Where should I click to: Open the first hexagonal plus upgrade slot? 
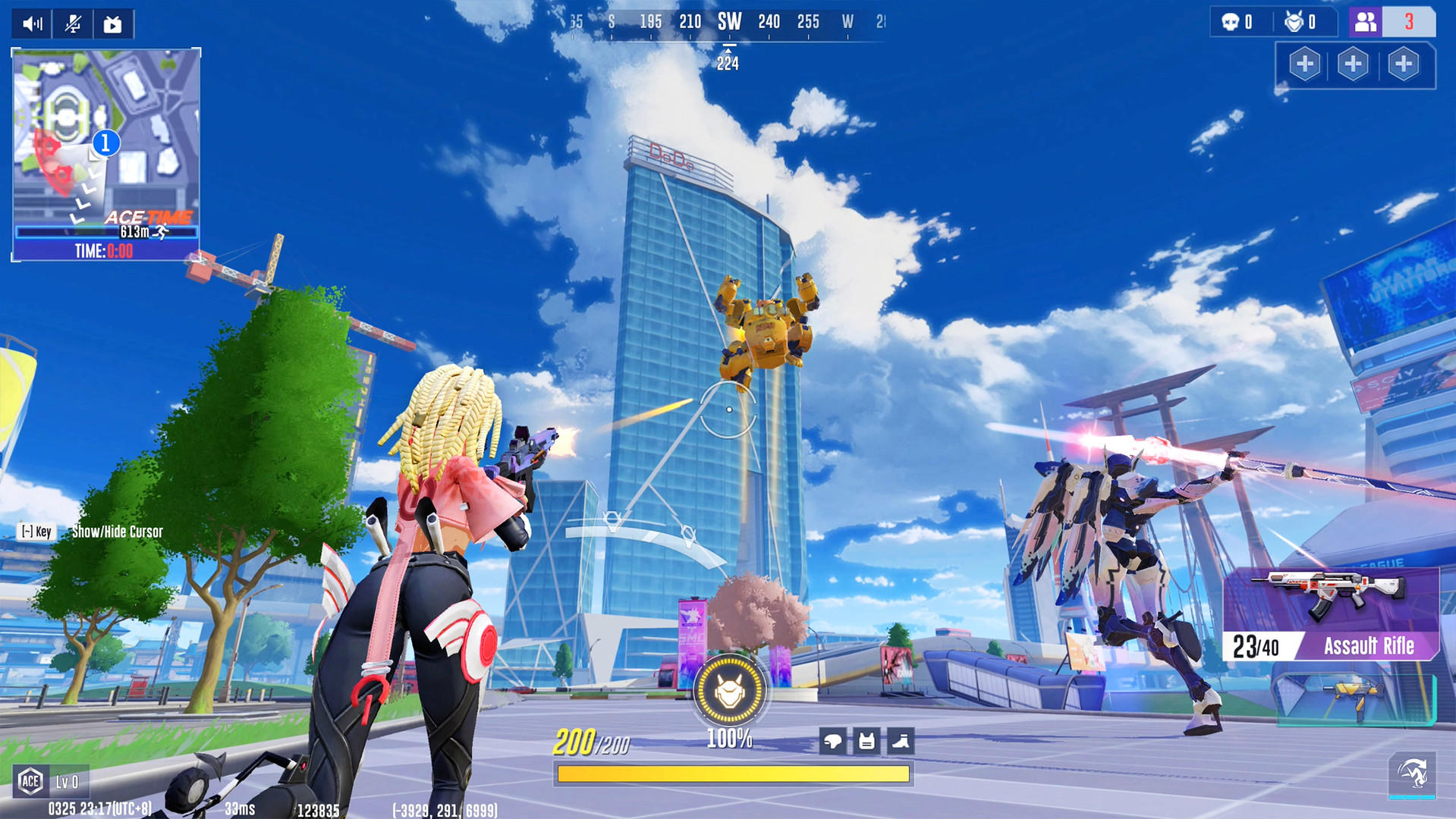(1304, 64)
